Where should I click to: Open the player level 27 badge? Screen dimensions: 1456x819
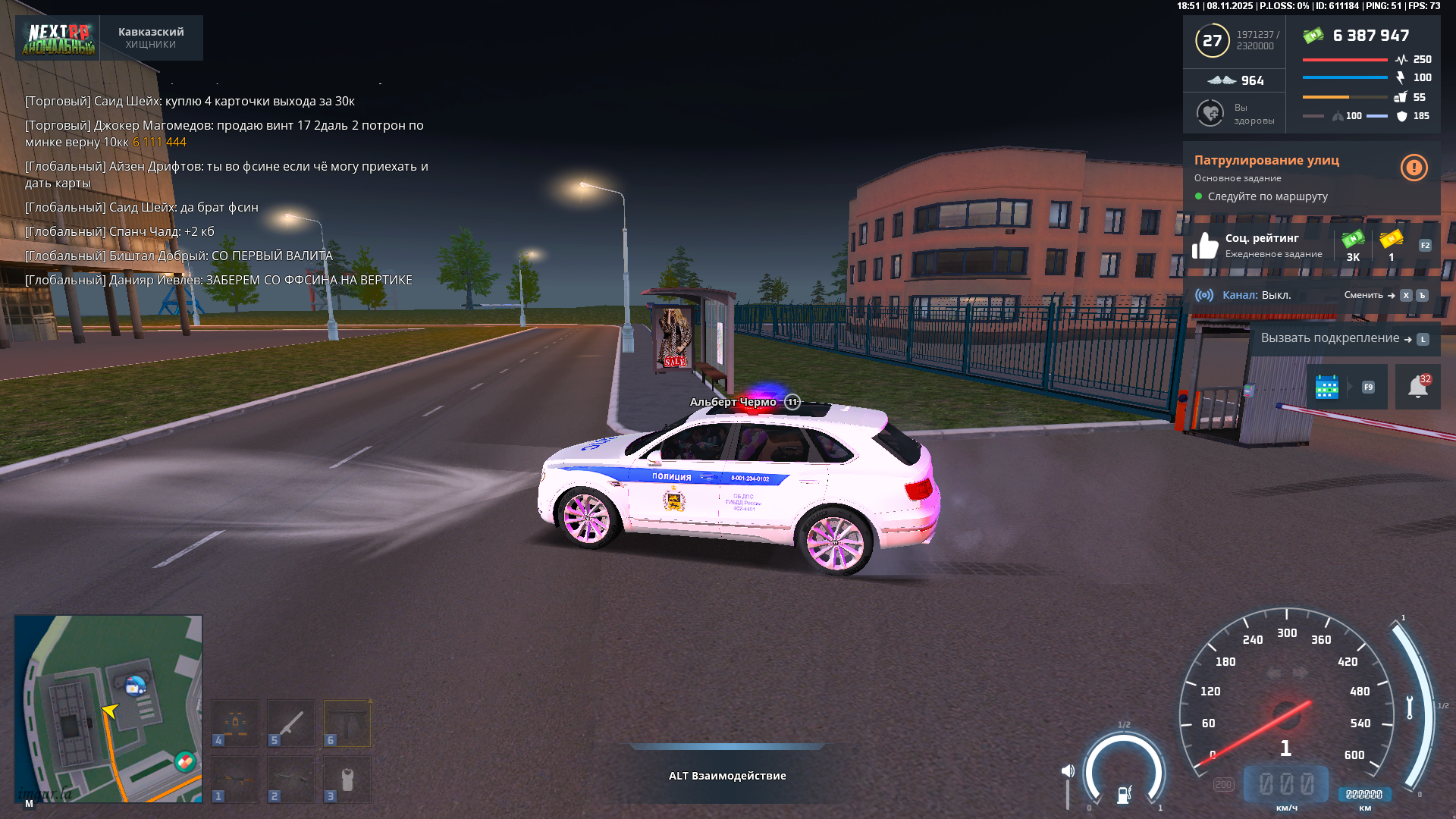pyautogui.click(x=1212, y=41)
